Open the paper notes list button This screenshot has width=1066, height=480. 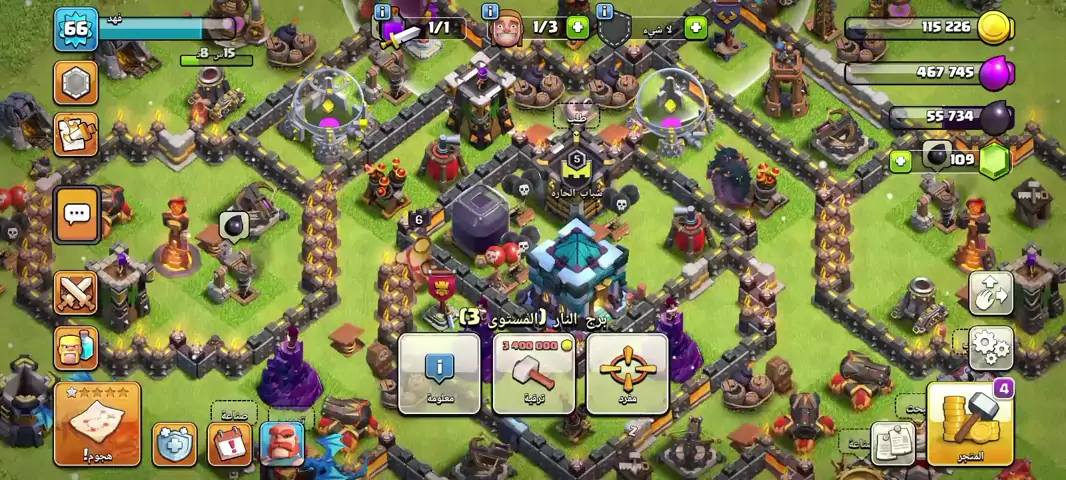pos(893,441)
